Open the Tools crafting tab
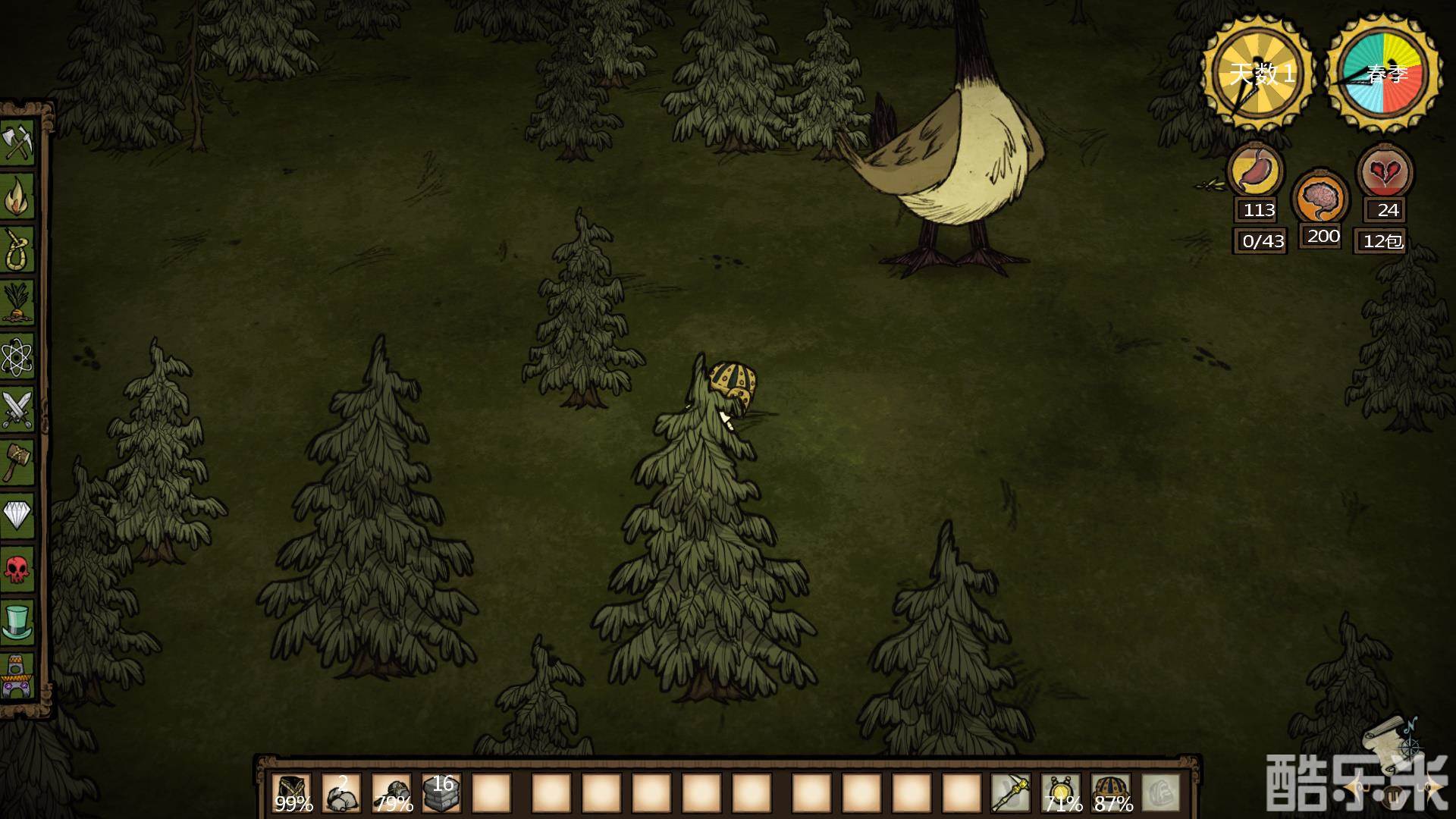 pos(17,142)
